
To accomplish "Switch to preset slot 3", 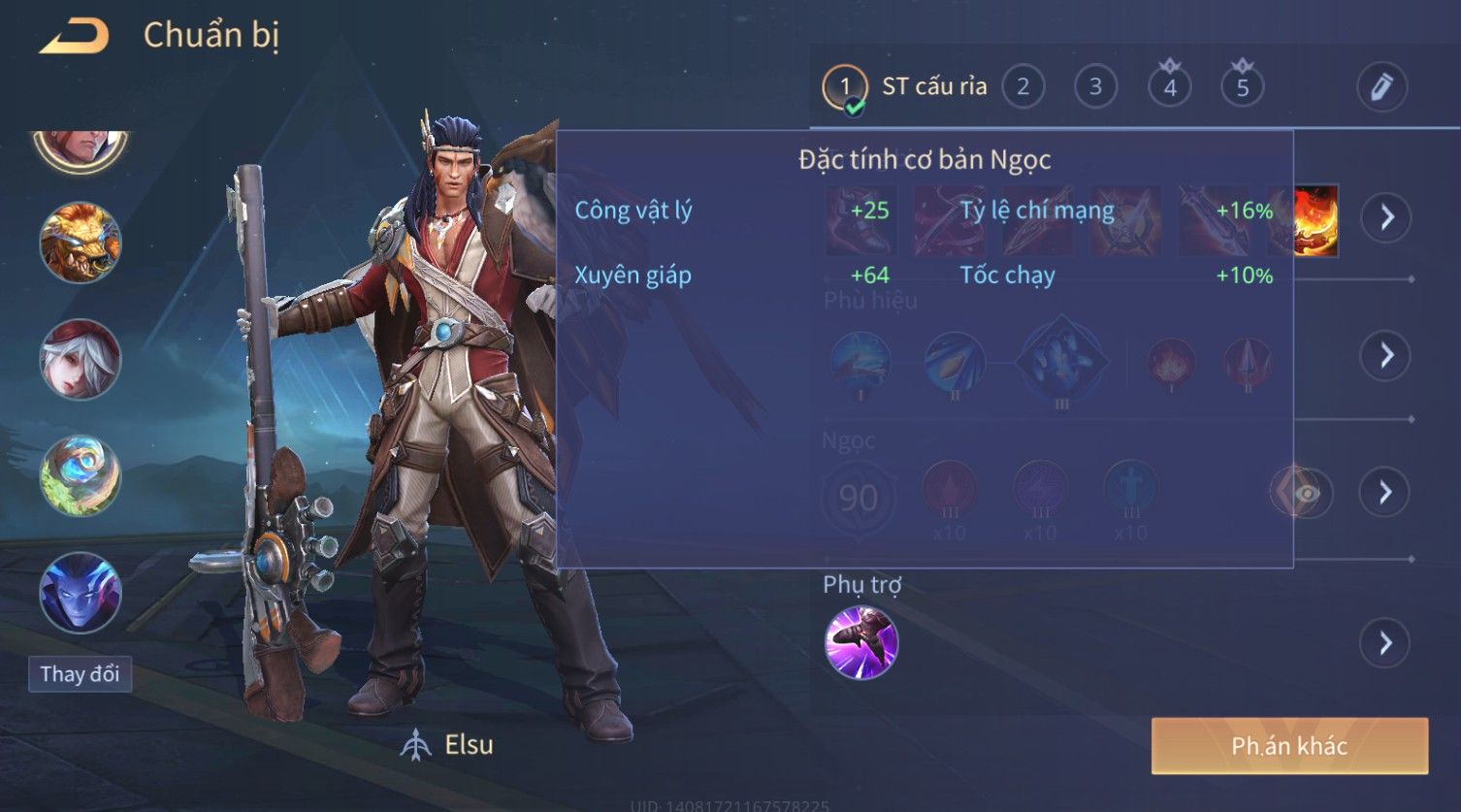I will pyautogui.click(x=1095, y=87).
